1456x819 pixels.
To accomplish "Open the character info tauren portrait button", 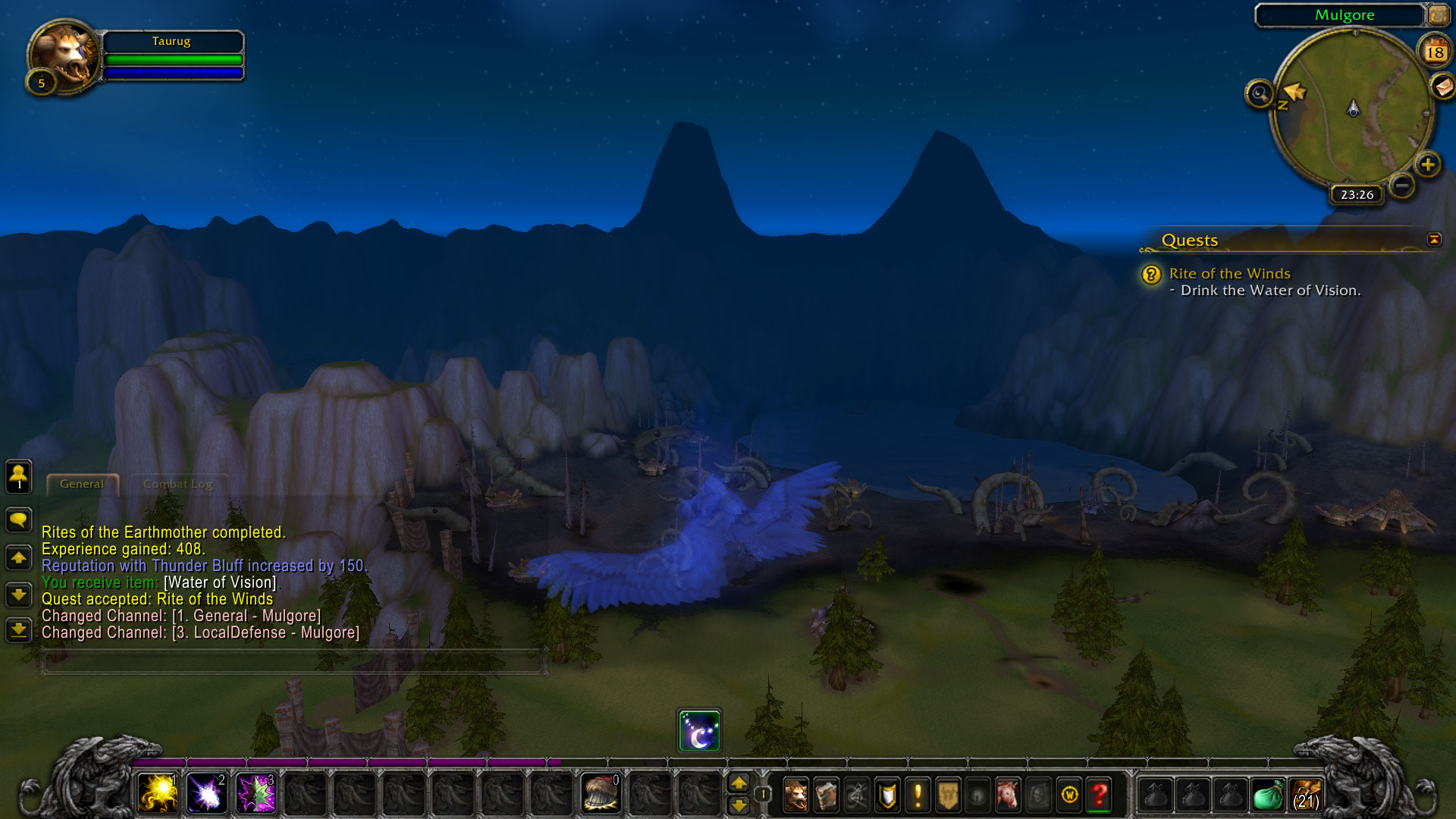I will tap(795, 795).
